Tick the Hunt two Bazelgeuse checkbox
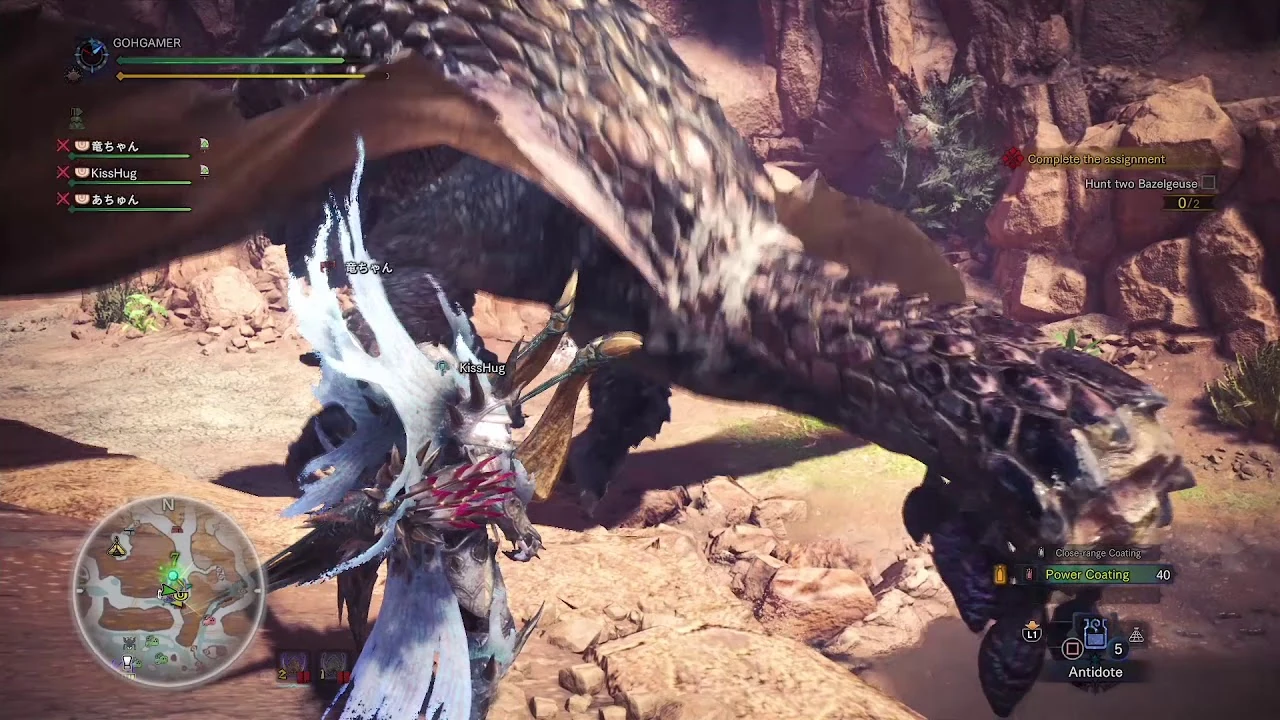This screenshot has width=1280, height=720. click(x=1207, y=182)
